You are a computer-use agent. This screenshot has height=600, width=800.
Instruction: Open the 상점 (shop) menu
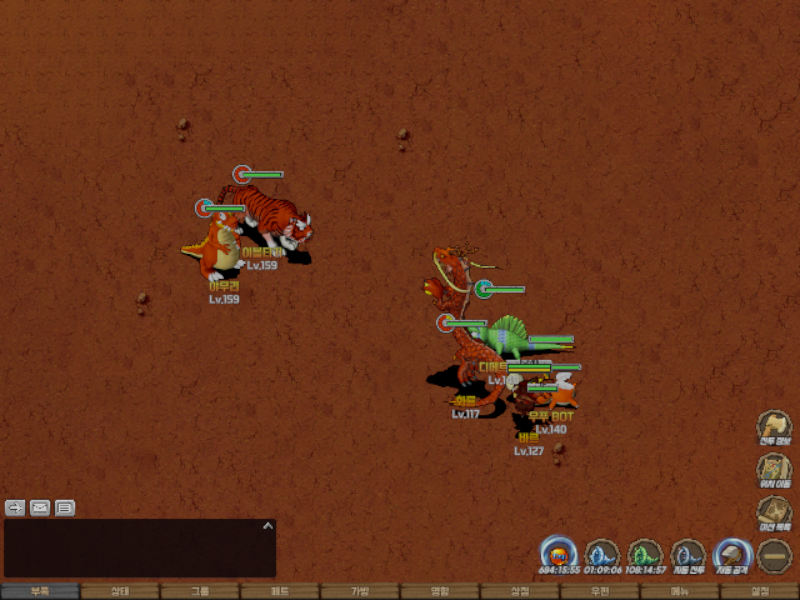pyautogui.click(x=520, y=591)
